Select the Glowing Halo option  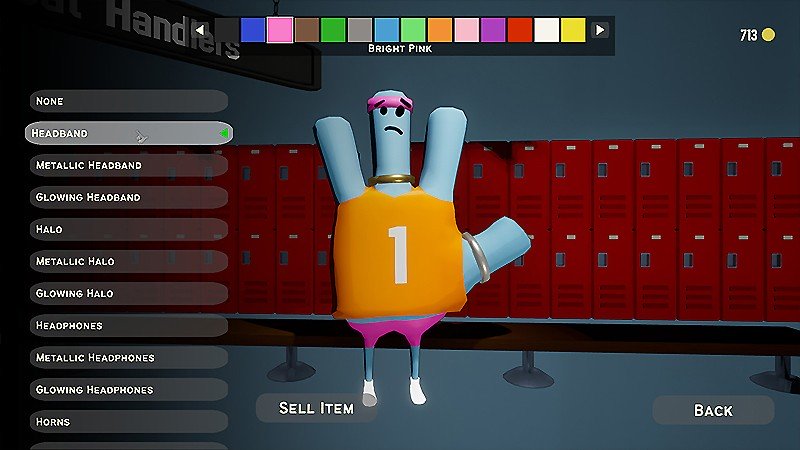(126, 293)
